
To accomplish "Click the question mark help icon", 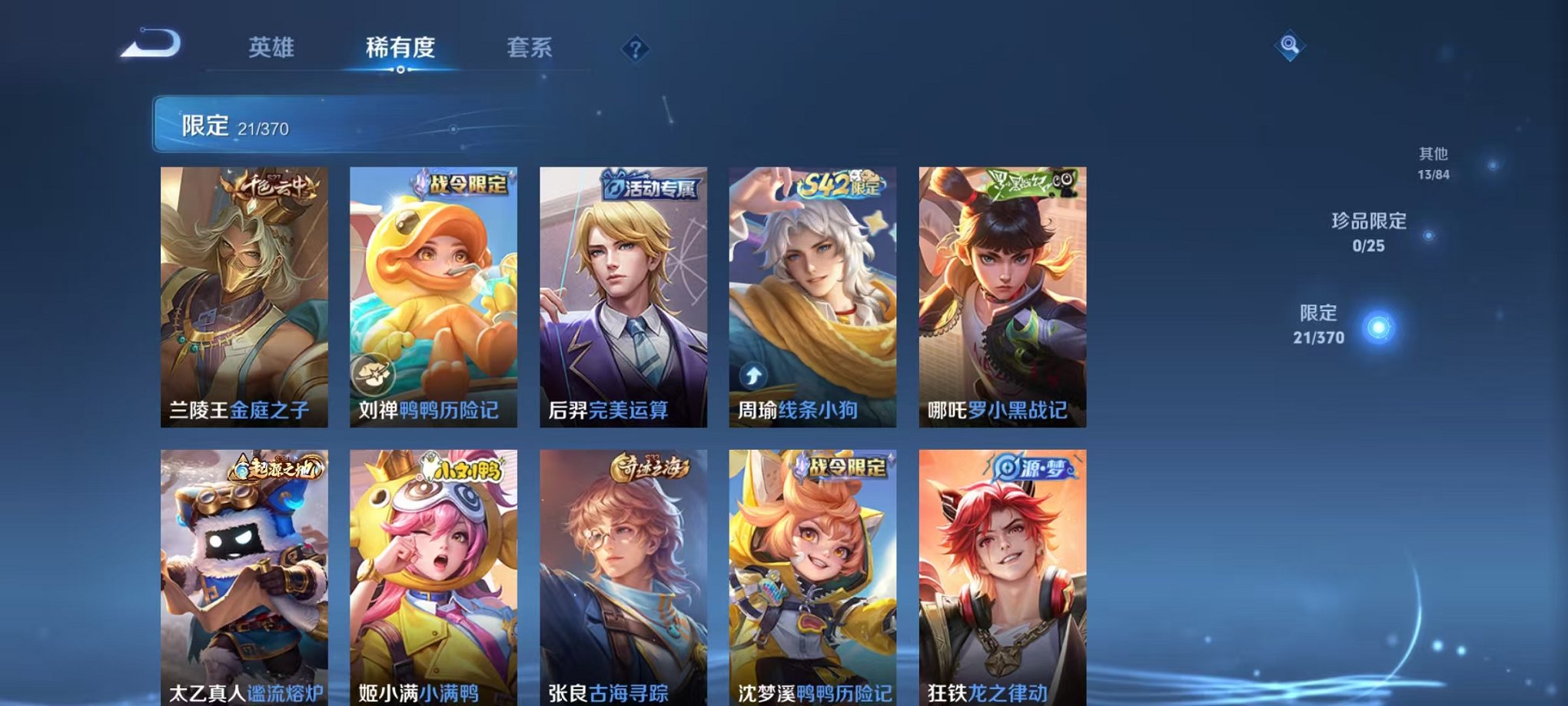I will pos(633,48).
